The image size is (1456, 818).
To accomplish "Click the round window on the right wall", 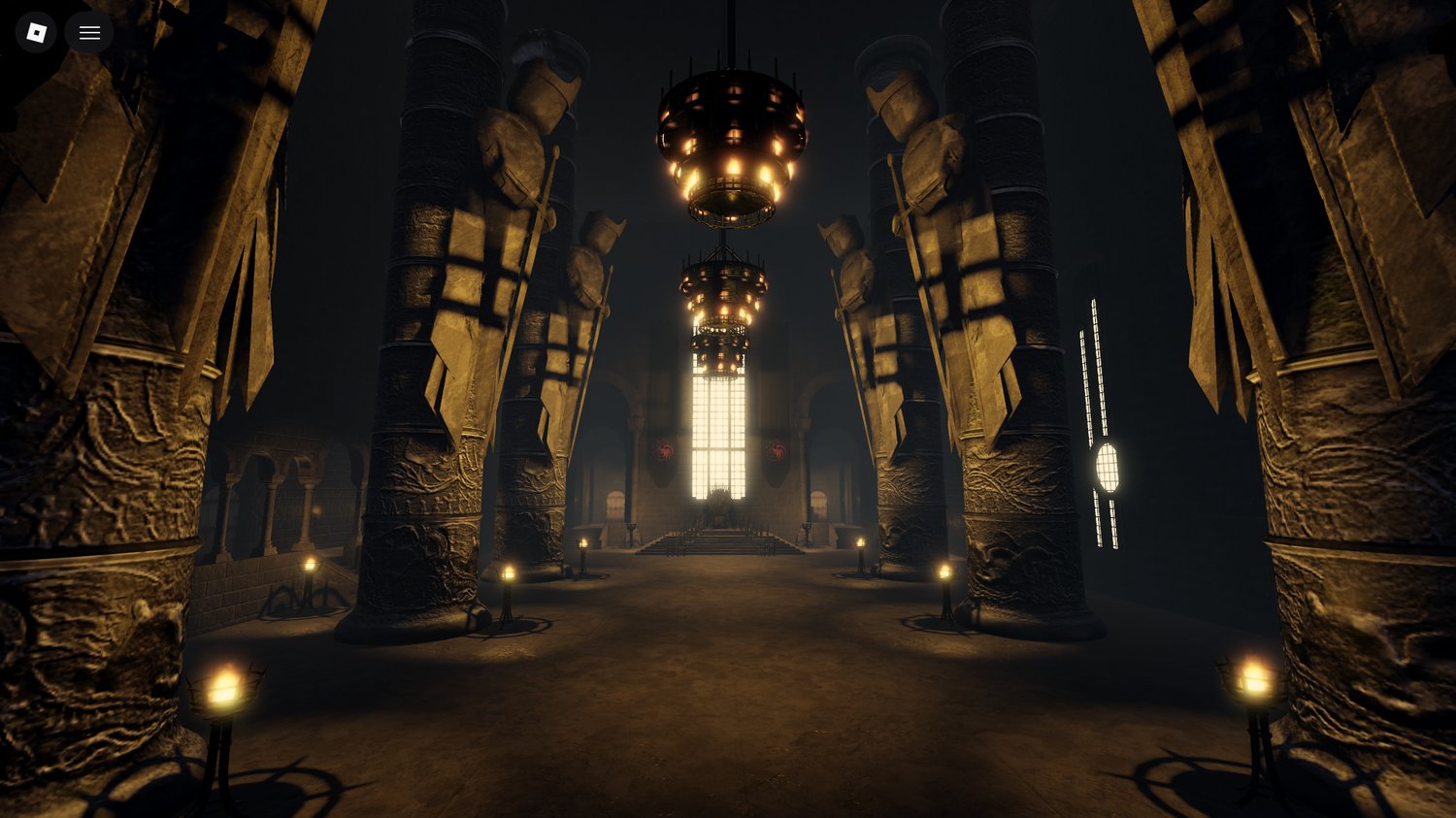I will (x=1107, y=469).
